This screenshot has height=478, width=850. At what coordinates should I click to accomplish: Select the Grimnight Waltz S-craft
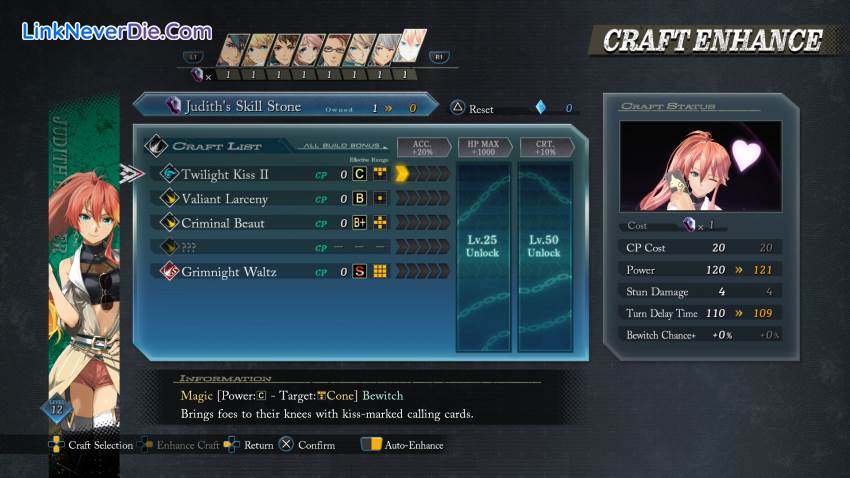click(x=229, y=271)
